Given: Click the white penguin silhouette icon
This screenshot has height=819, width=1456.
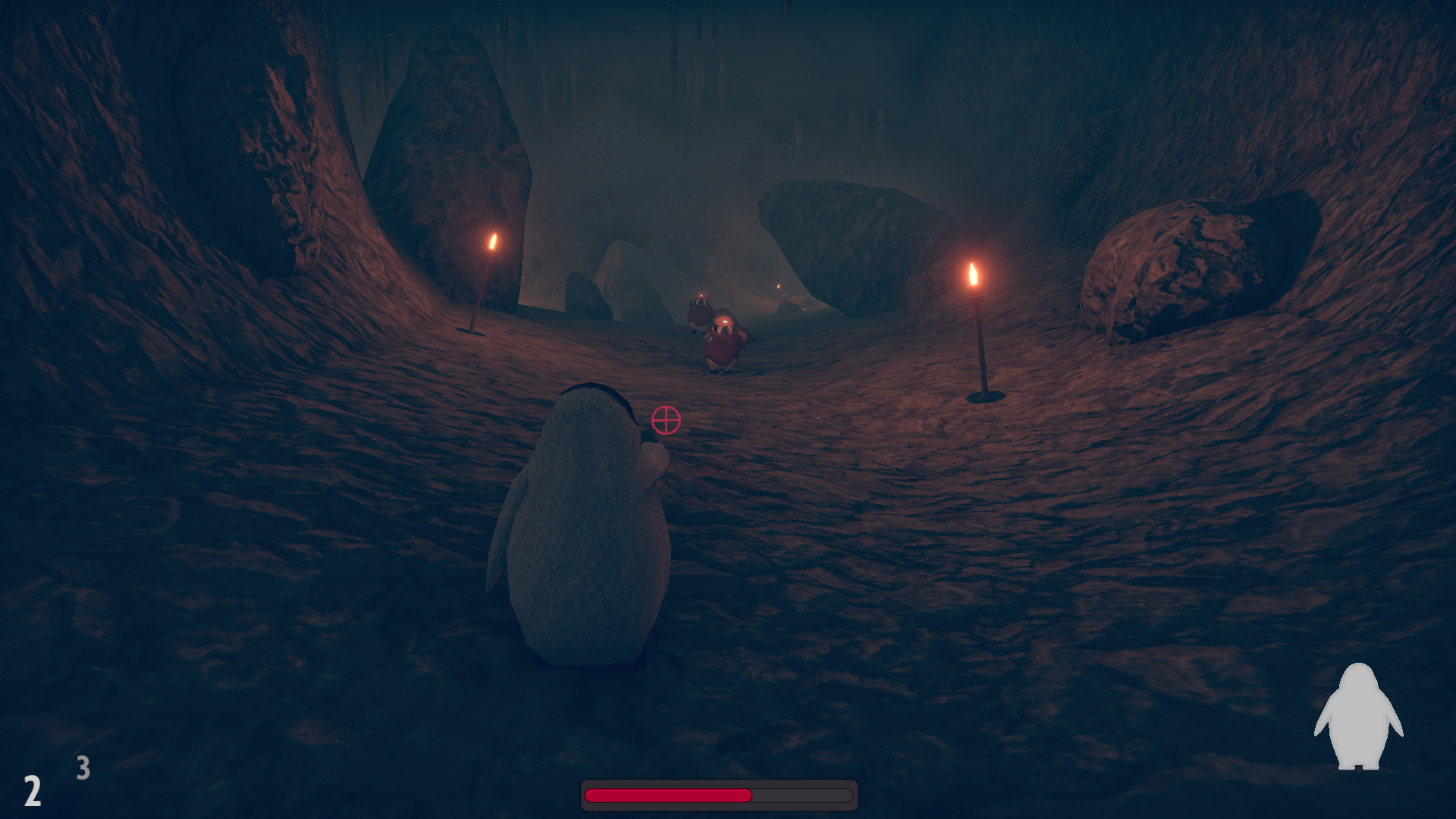Looking at the screenshot, I should [1358, 717].
